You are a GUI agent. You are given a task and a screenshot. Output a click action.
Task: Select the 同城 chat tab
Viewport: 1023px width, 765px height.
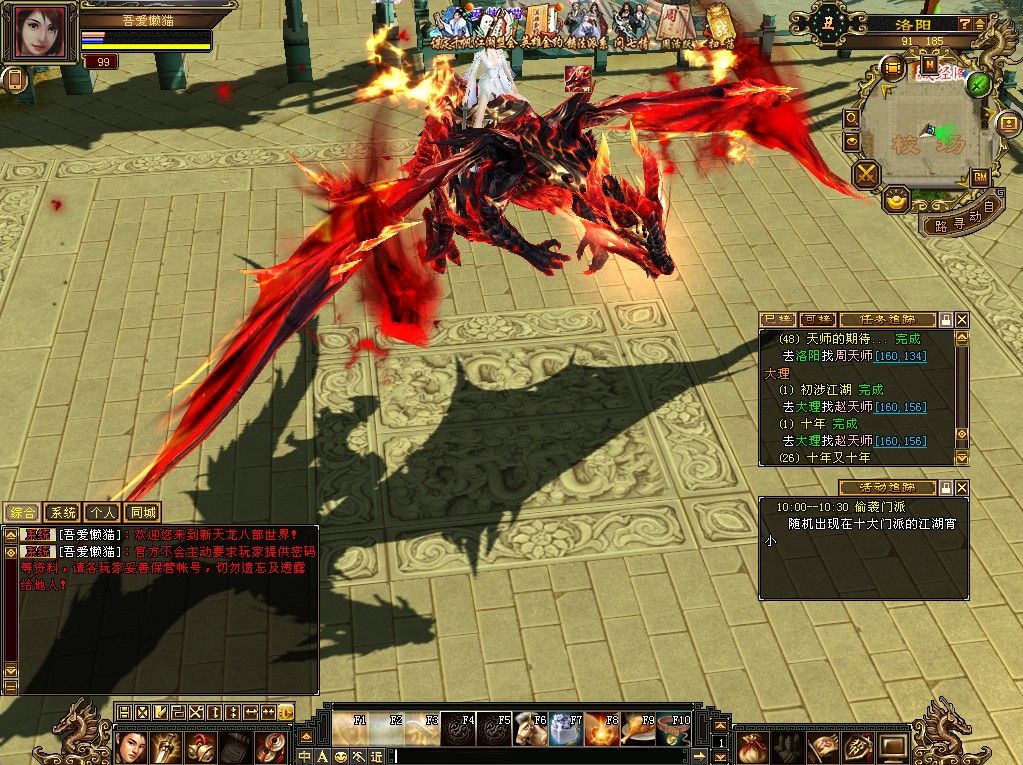click(x=142, y=513)
